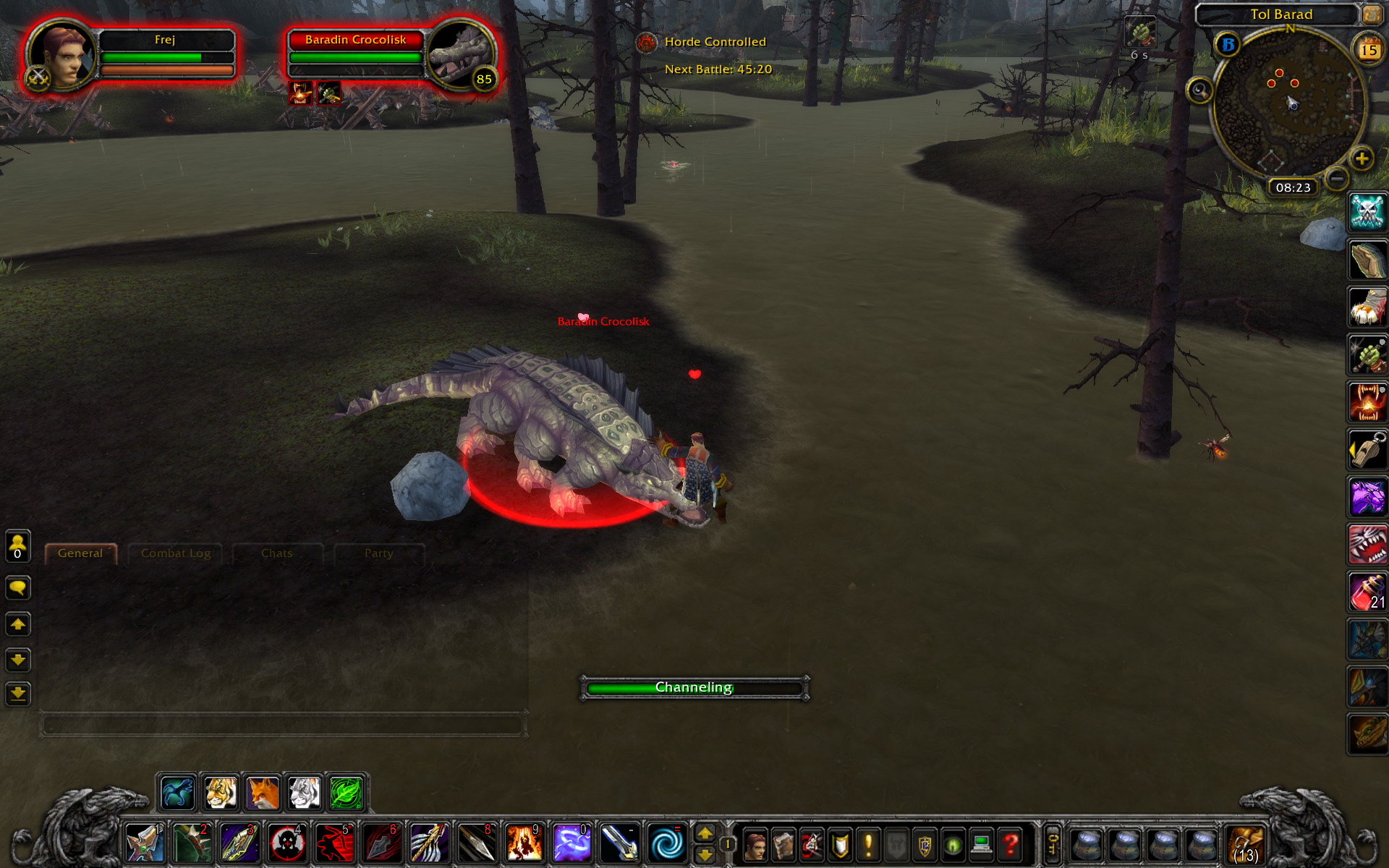Open the main menu computer icon

[x=982, y=844]
